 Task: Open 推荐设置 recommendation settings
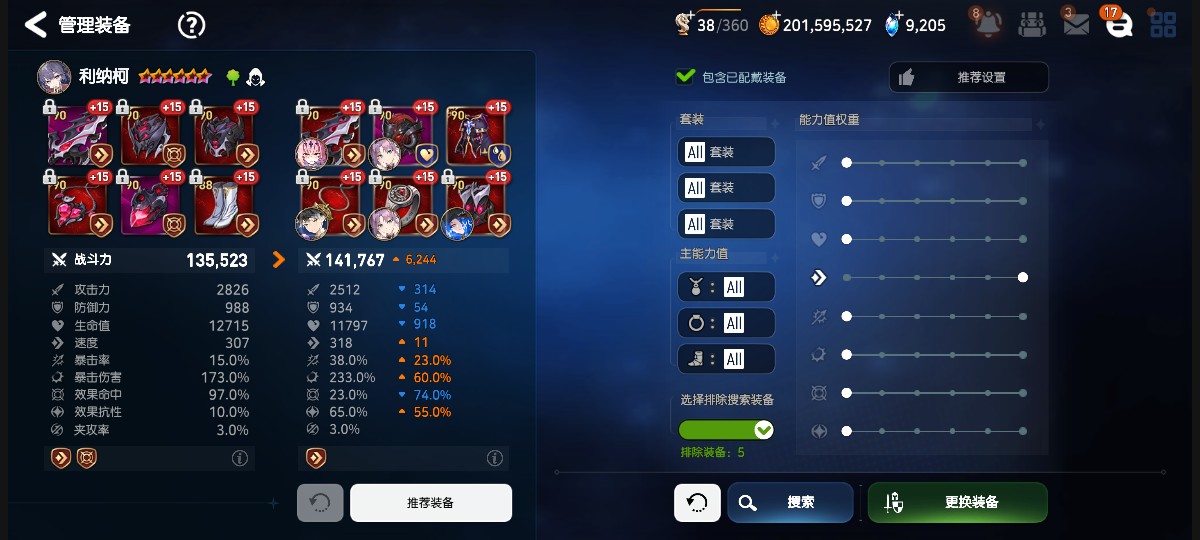968,77
